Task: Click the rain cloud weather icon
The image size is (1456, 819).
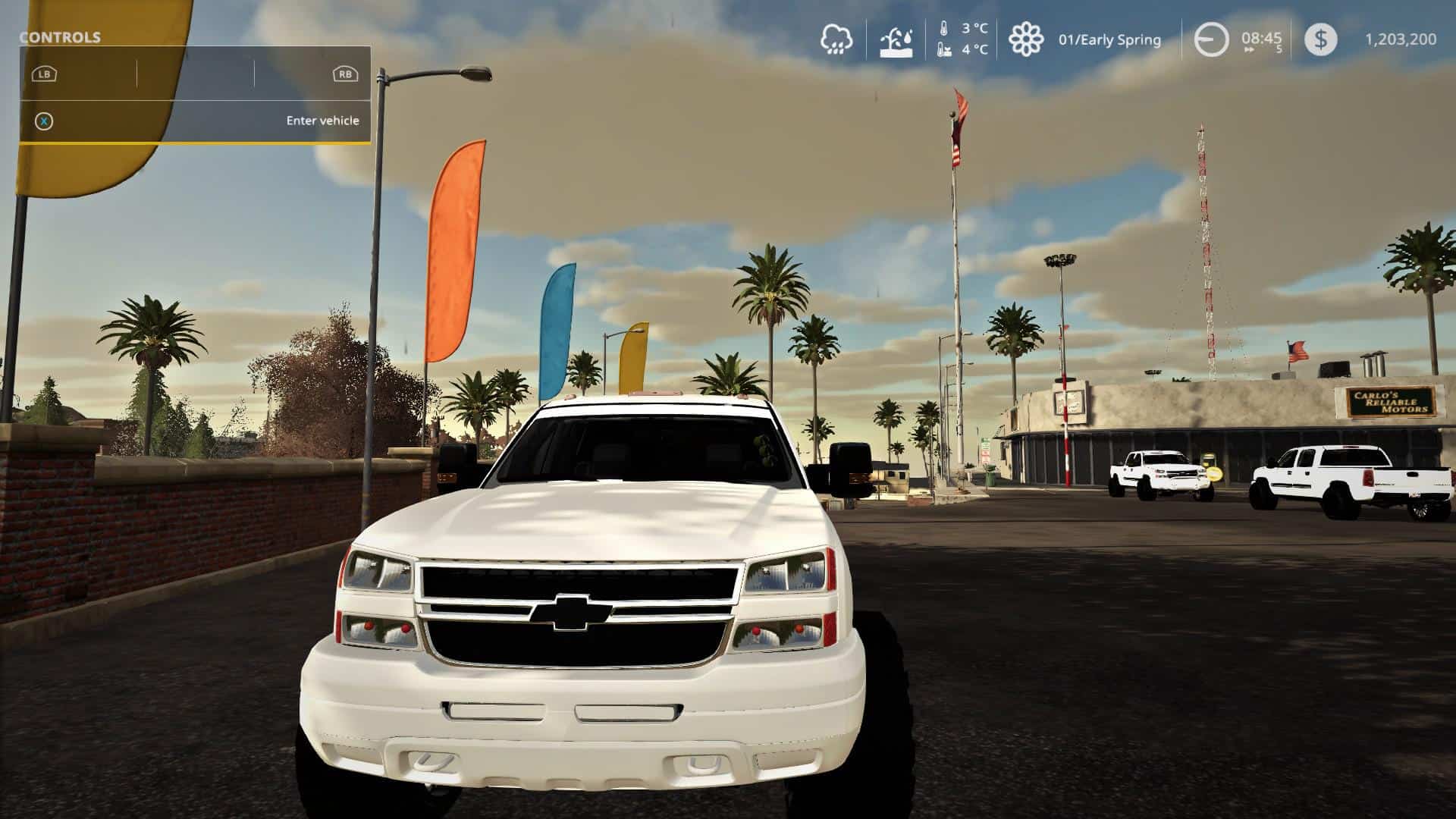Action: click(836, 39)
